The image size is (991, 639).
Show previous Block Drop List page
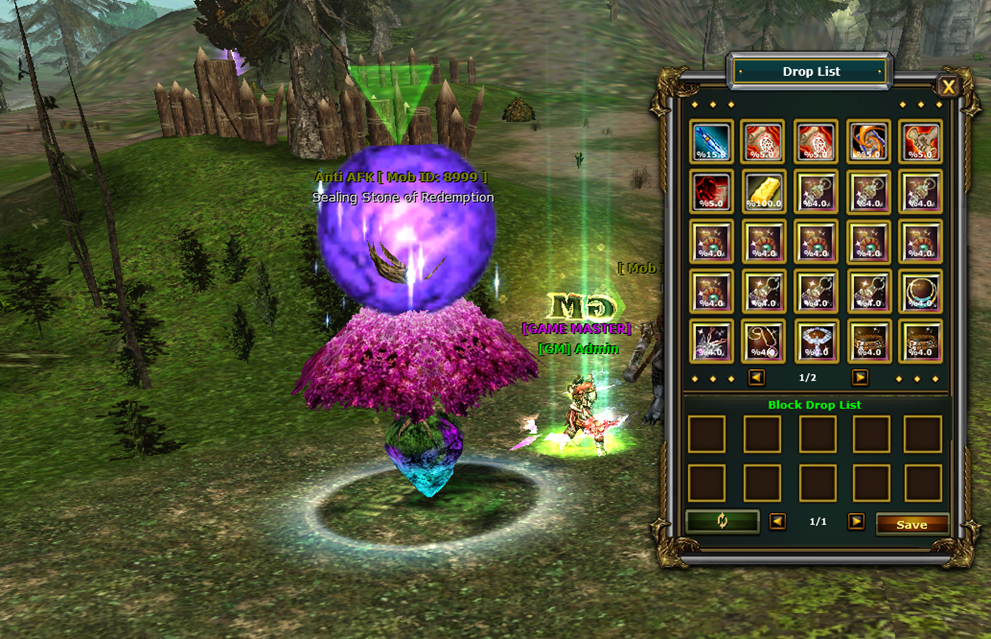[x=777, y=522]
